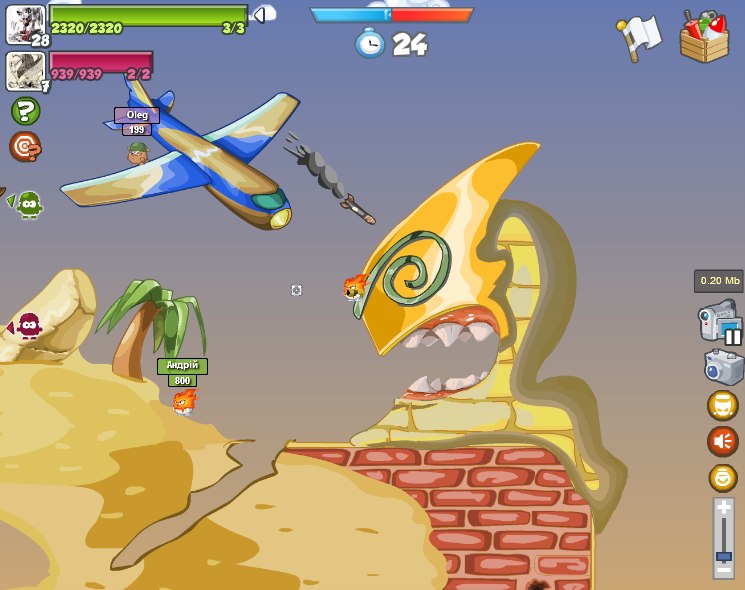Click the white surrender flag
The height and width of the screenshot is (590, 745).
pos(639,37)
